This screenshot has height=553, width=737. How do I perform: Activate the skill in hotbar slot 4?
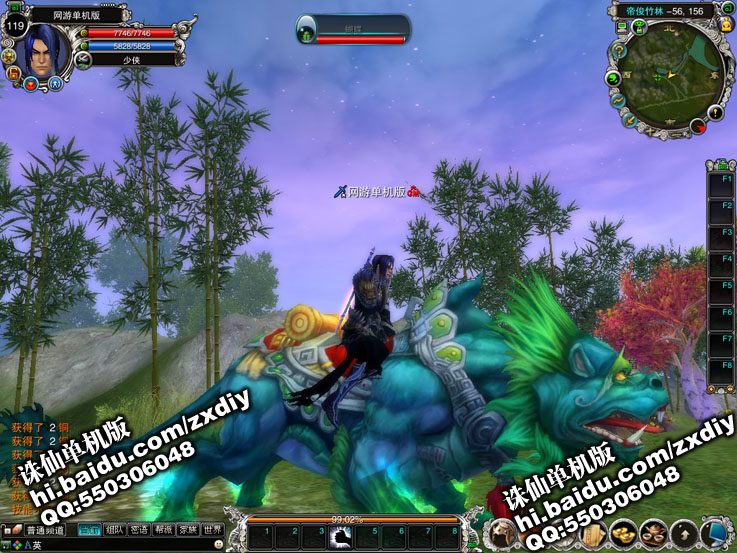tap(341, 537)
